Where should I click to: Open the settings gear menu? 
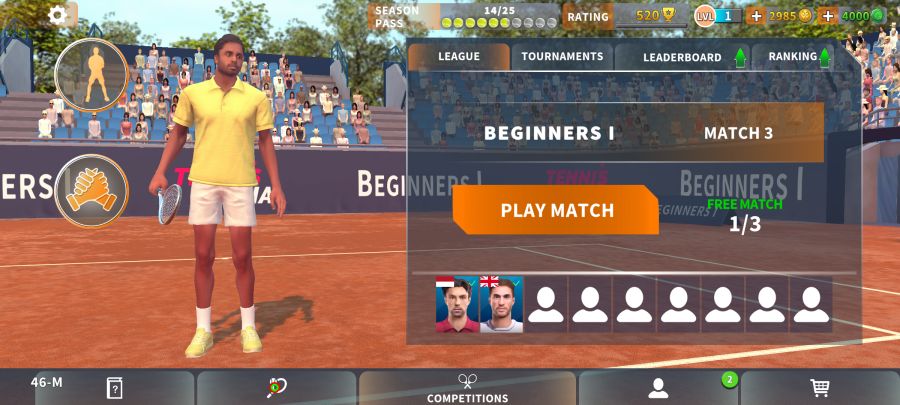(x=58, y=15)
